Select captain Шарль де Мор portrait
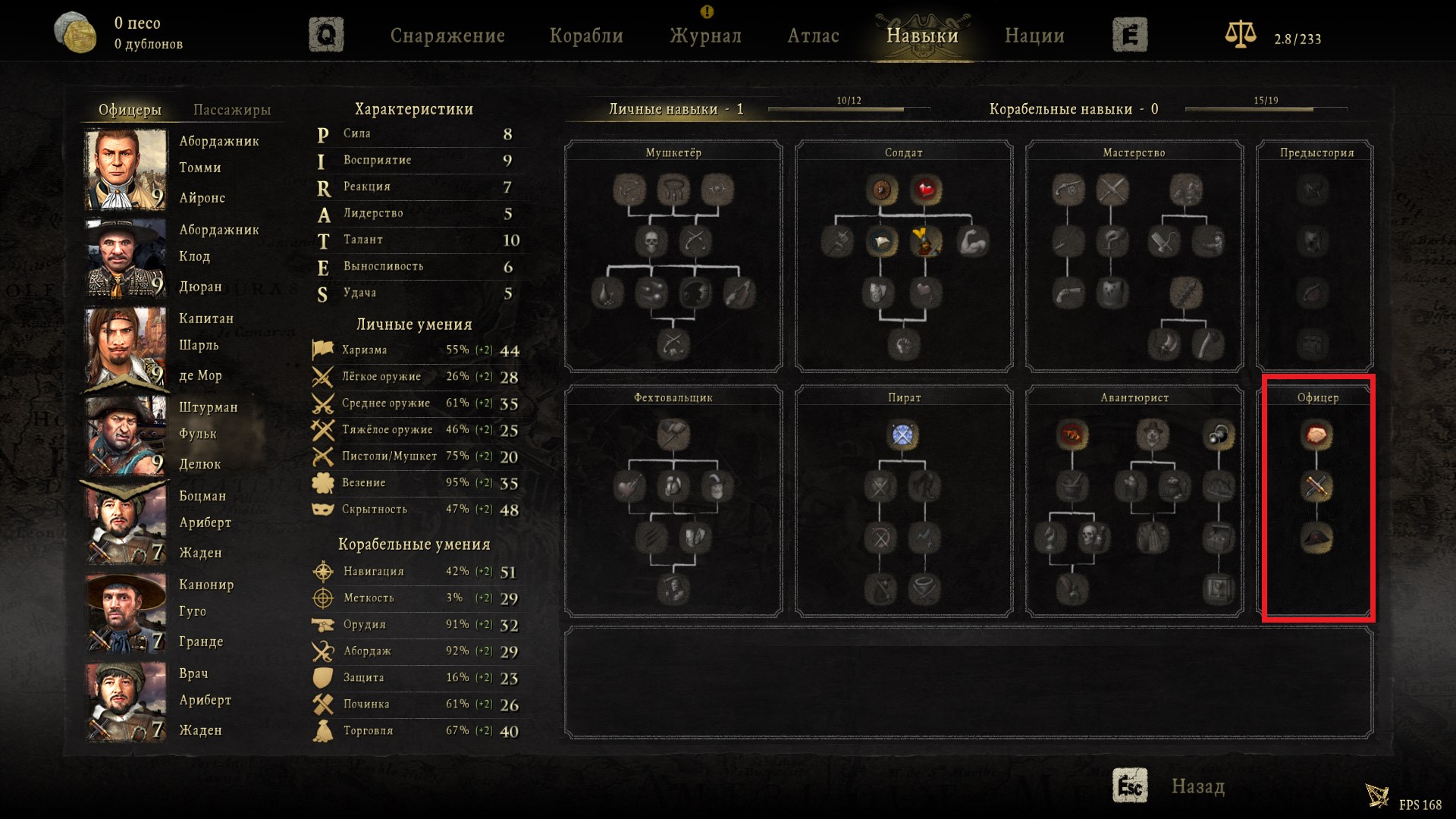 [125, 347]
